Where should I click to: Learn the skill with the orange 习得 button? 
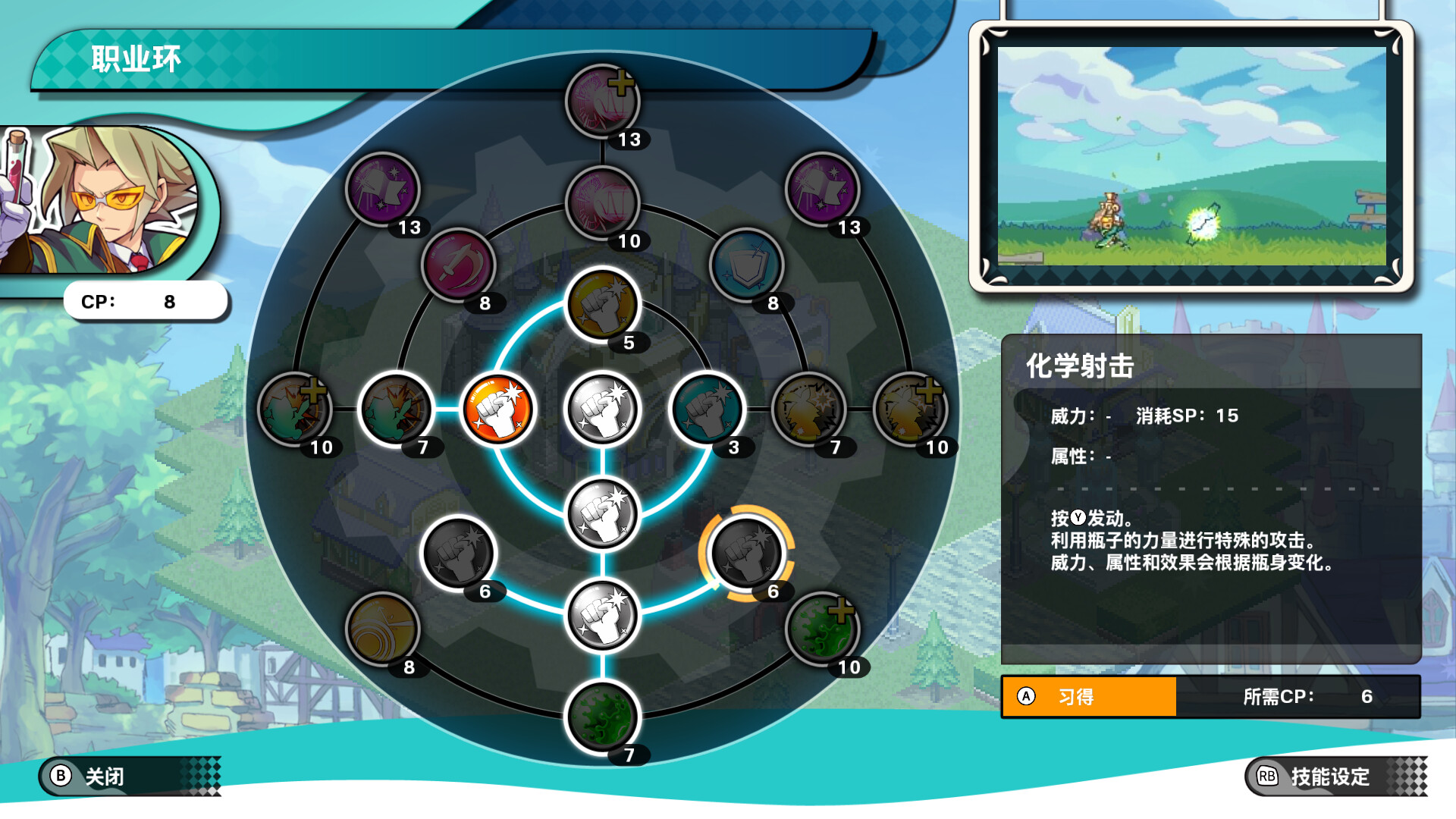click(1089, 696)
